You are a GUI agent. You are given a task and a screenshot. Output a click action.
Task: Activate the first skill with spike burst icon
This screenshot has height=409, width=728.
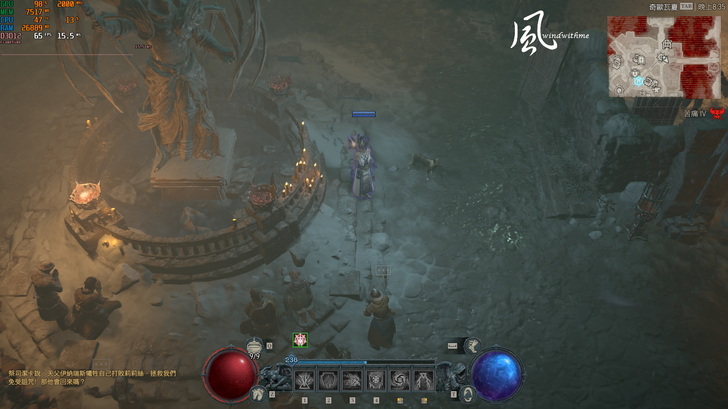click(303, 380)
